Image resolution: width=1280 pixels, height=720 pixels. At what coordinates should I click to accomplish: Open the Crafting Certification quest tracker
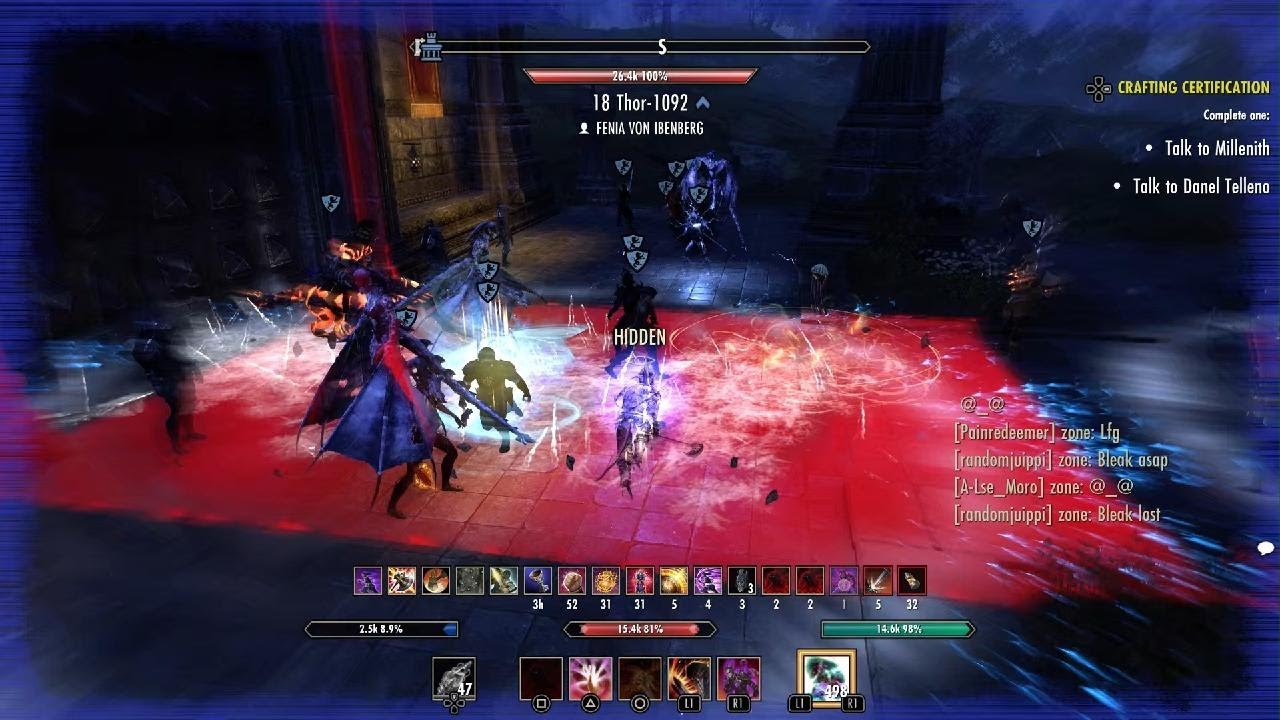click(x=1192, y=88)
